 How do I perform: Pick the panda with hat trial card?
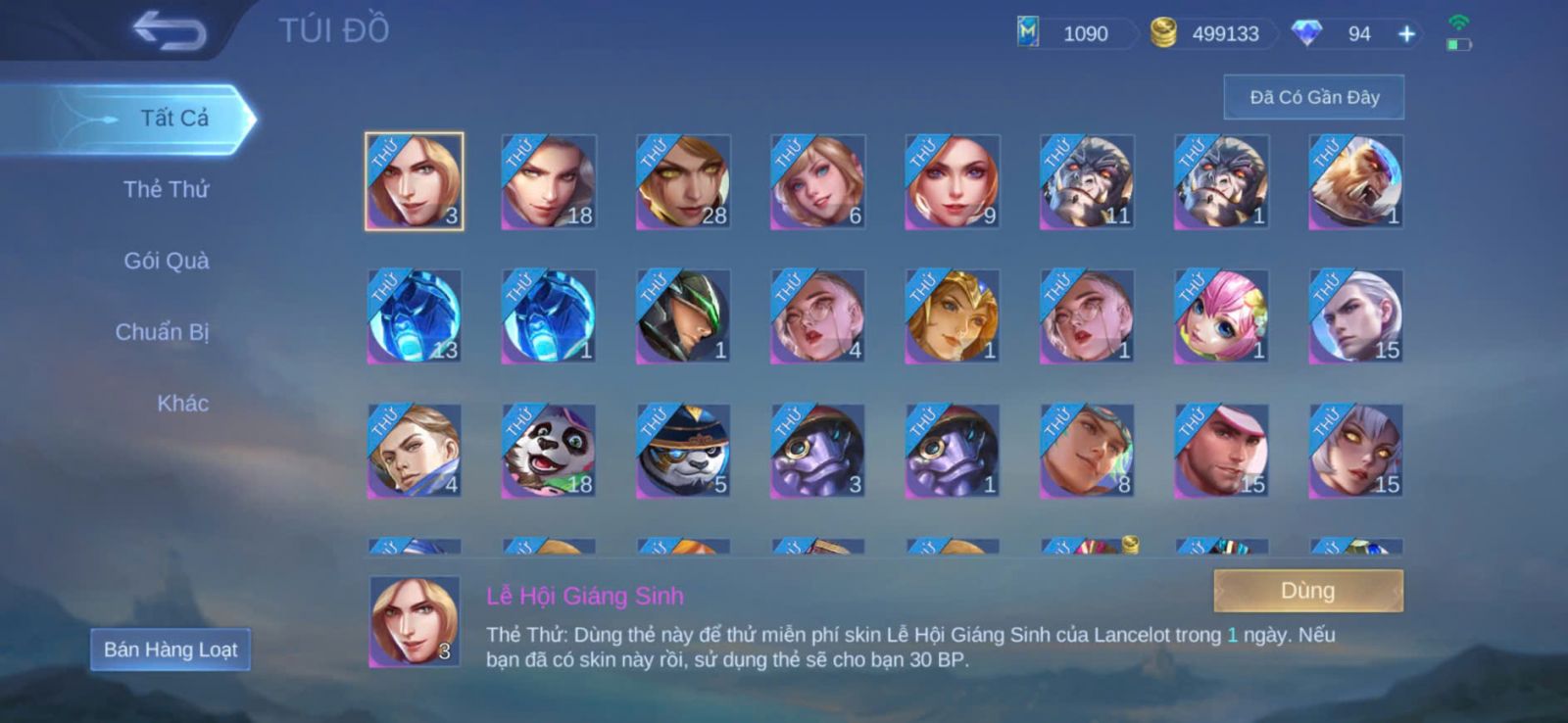(683, 451)
